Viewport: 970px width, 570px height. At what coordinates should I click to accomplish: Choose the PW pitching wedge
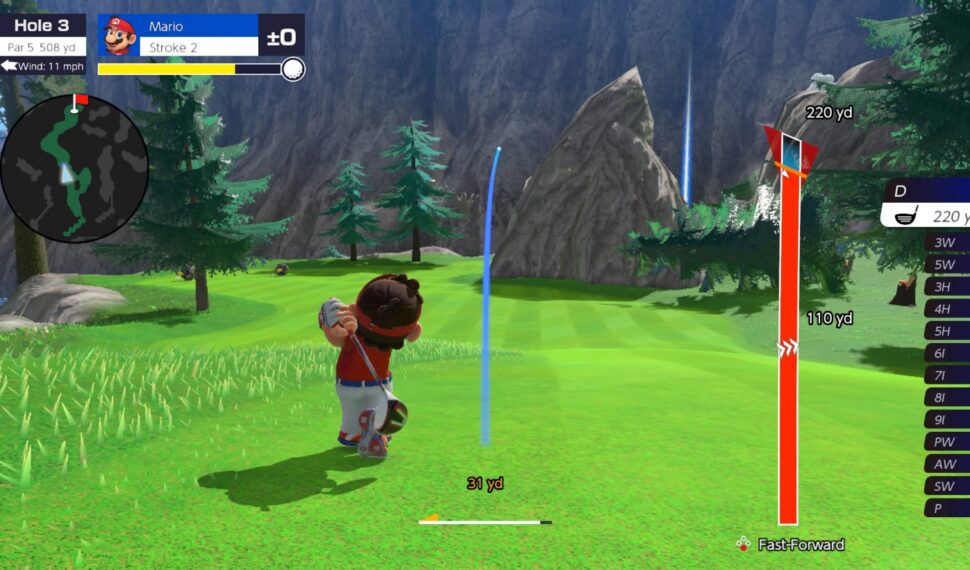[x=946, y=441]
